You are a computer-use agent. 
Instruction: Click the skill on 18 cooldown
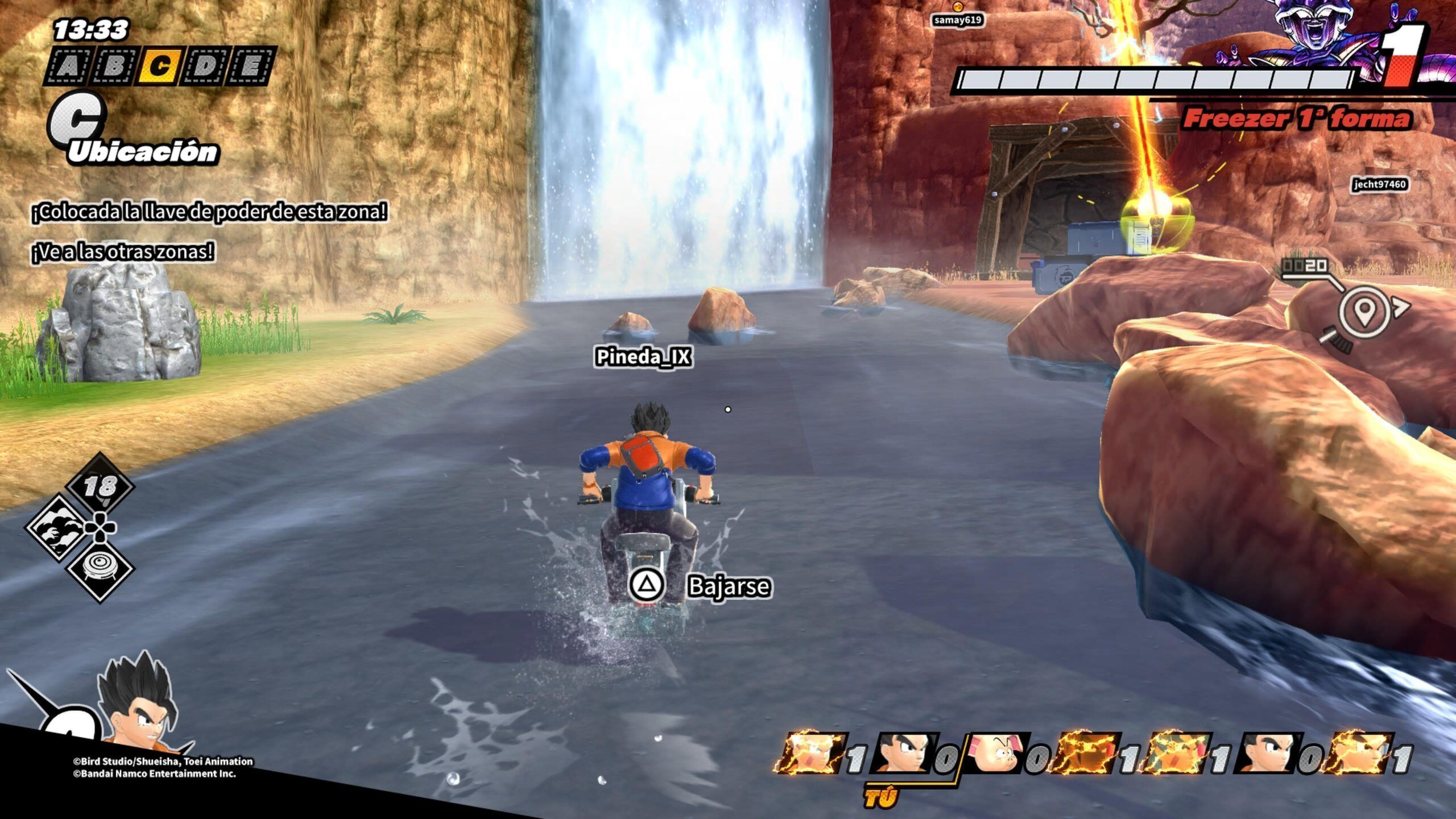(100, 487)
